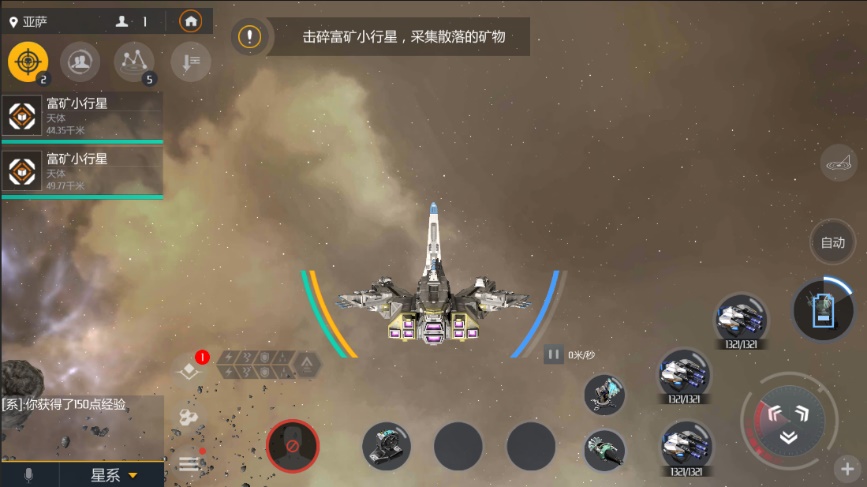This screenshot has width=867, height=487.
Task: Toggle the overview sort arrow icon
Action: [x=189, y=63]
